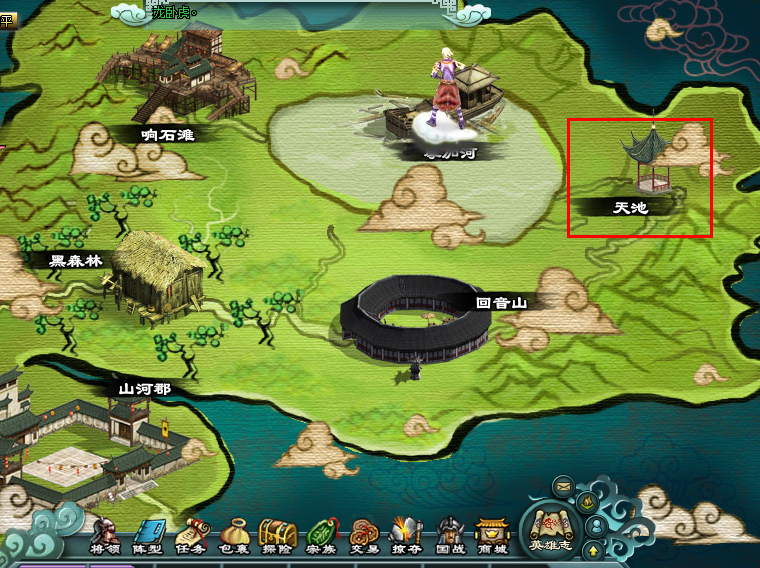Click the player silhouette icon
Image resolution: width=760 pixels, height=568 pixels.
pyautogui.click(x=596, y=524)
